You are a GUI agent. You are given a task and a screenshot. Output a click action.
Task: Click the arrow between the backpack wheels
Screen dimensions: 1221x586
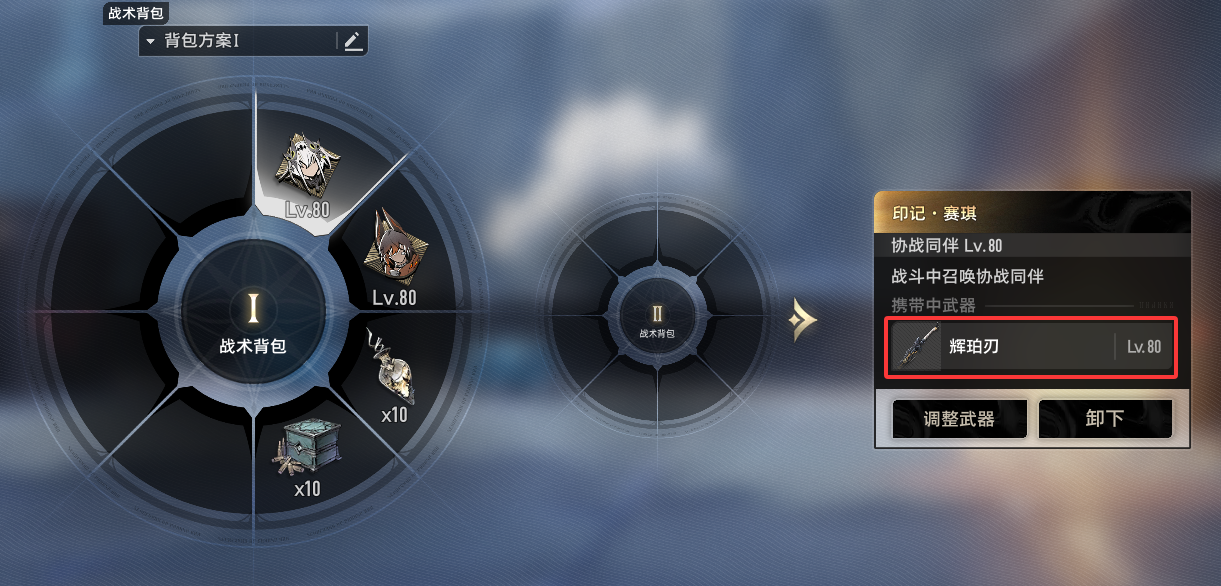[802, 320]
